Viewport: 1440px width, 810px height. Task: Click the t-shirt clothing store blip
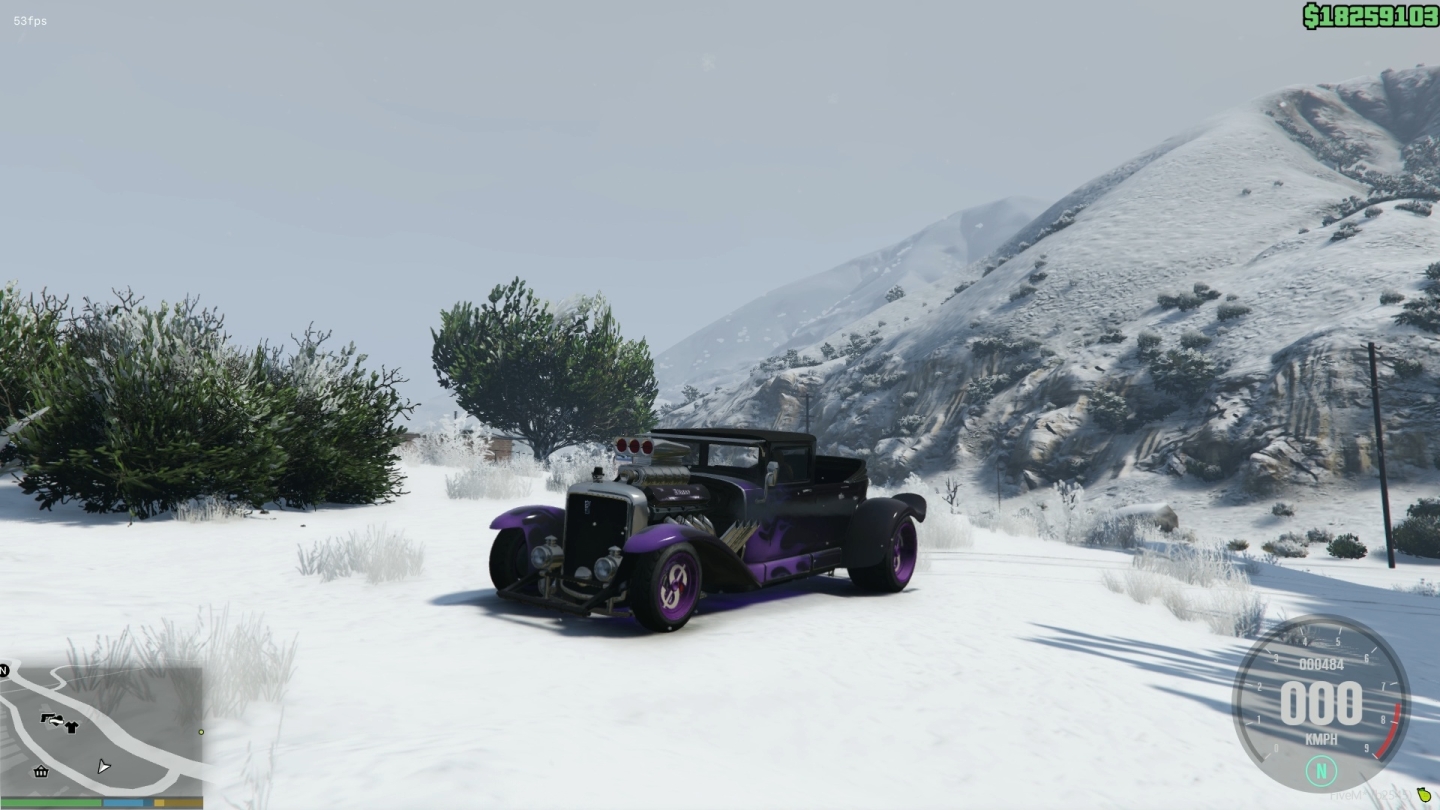[x=71, y=726]
